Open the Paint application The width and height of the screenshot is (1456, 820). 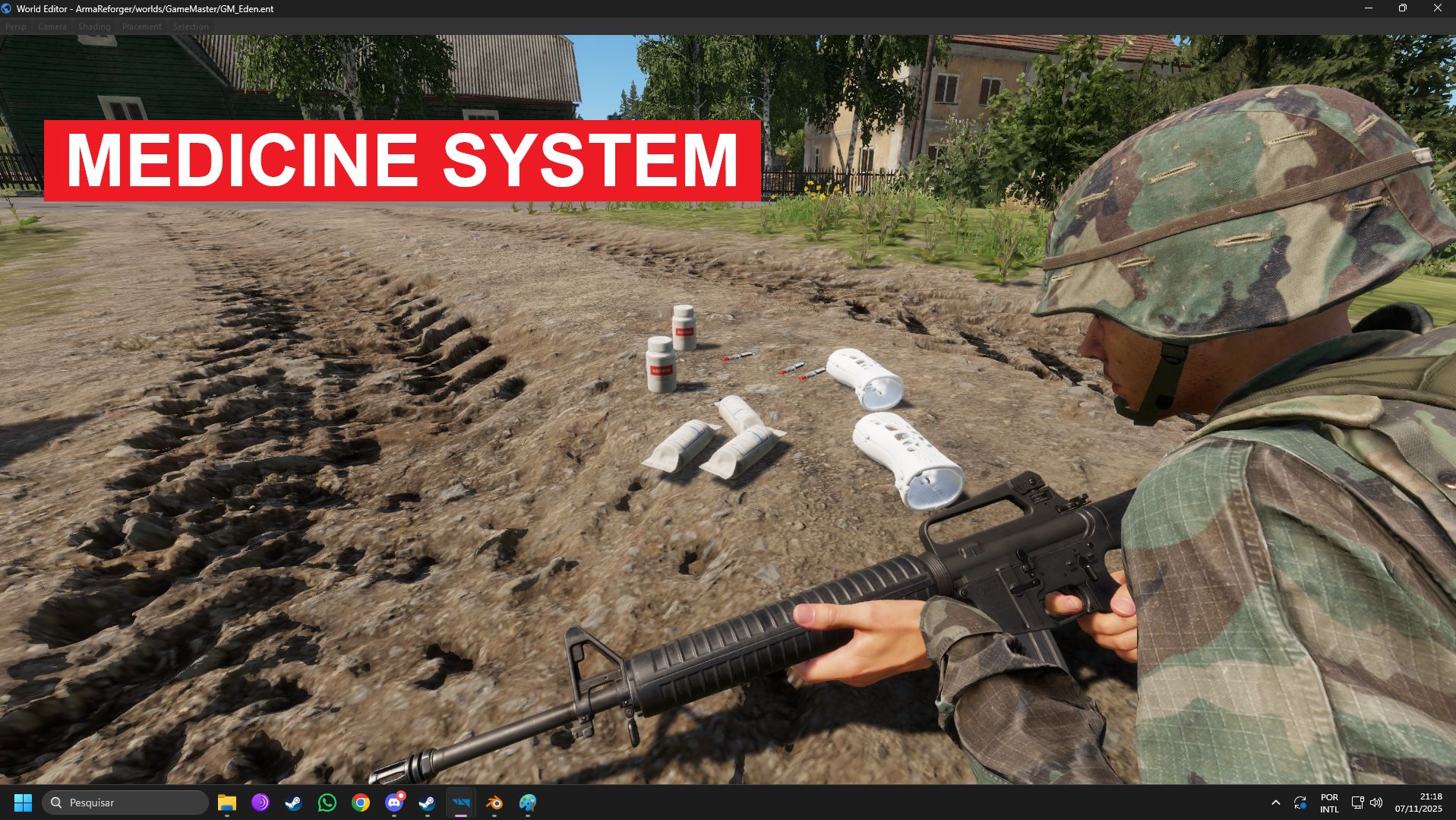[x=527, y=803]
